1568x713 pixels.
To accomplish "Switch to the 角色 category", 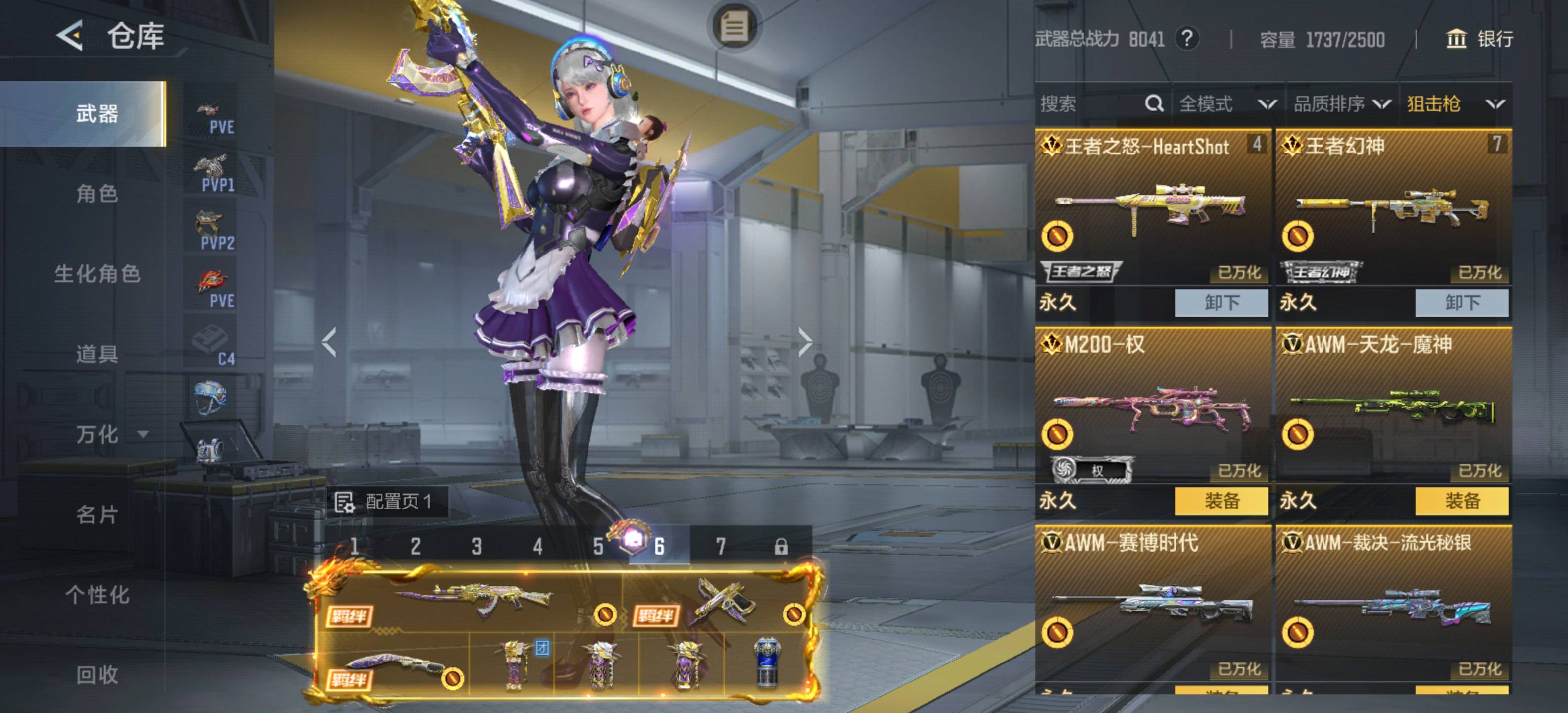I will pyautogui.click(x=97, y=194).
